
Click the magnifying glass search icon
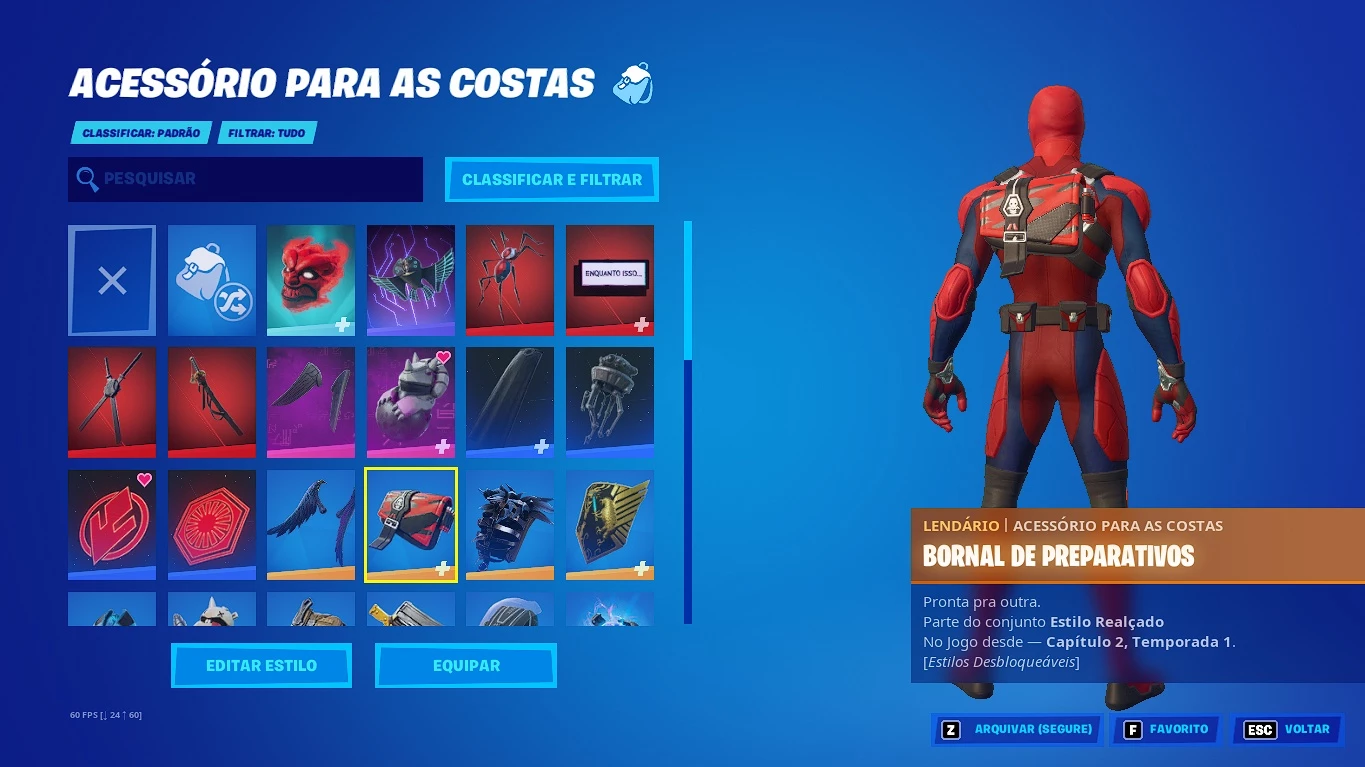coord(87,179)
